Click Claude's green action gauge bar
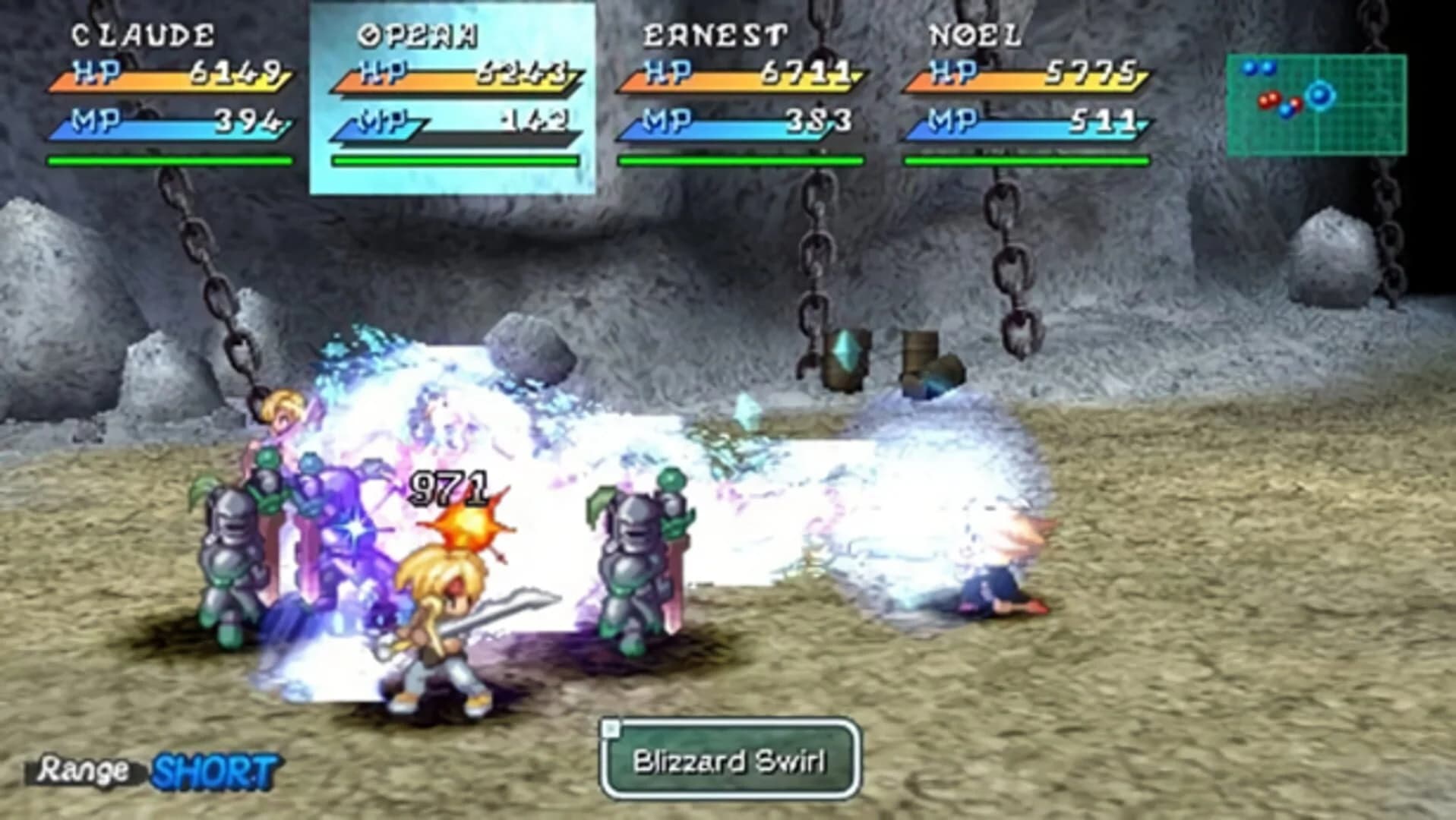This screenshot has height=820, width=1456. (x=171, y=161)
